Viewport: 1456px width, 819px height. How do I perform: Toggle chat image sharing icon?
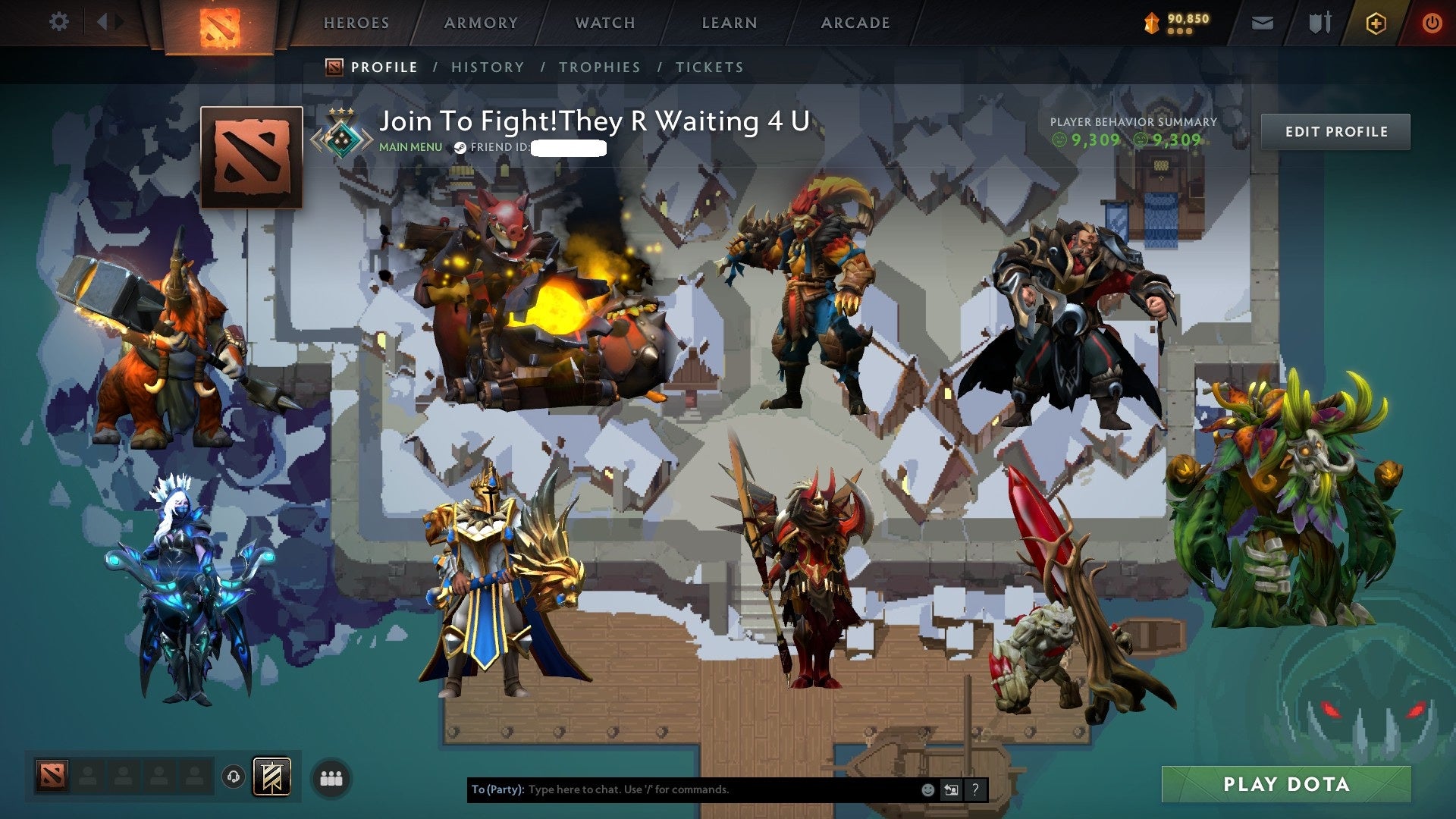pos(951,789)
